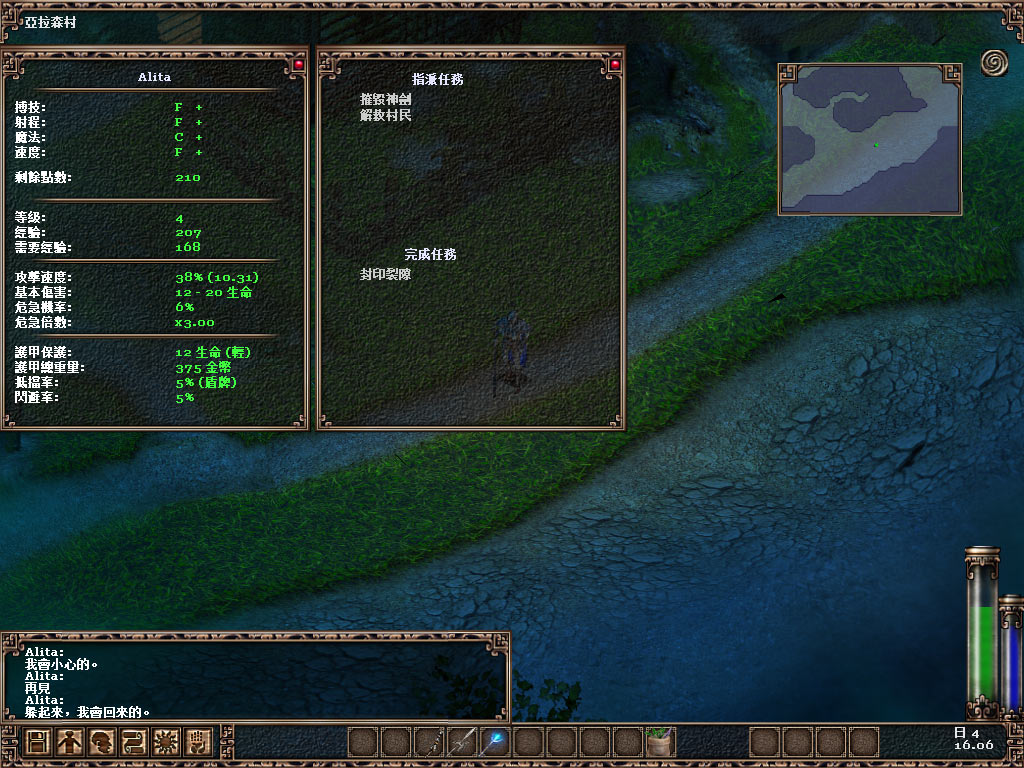The height and width of the screenshot is (768, 1024).
Task: Close the quest log panel
Action: tap(614, 65)
